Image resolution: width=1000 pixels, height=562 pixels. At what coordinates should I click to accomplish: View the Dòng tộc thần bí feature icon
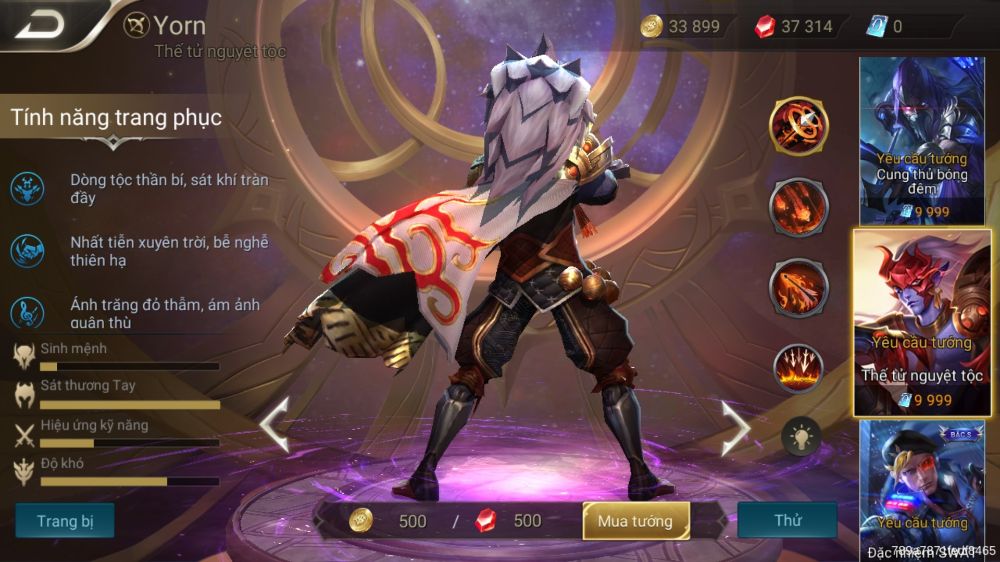tap(27, 188)
